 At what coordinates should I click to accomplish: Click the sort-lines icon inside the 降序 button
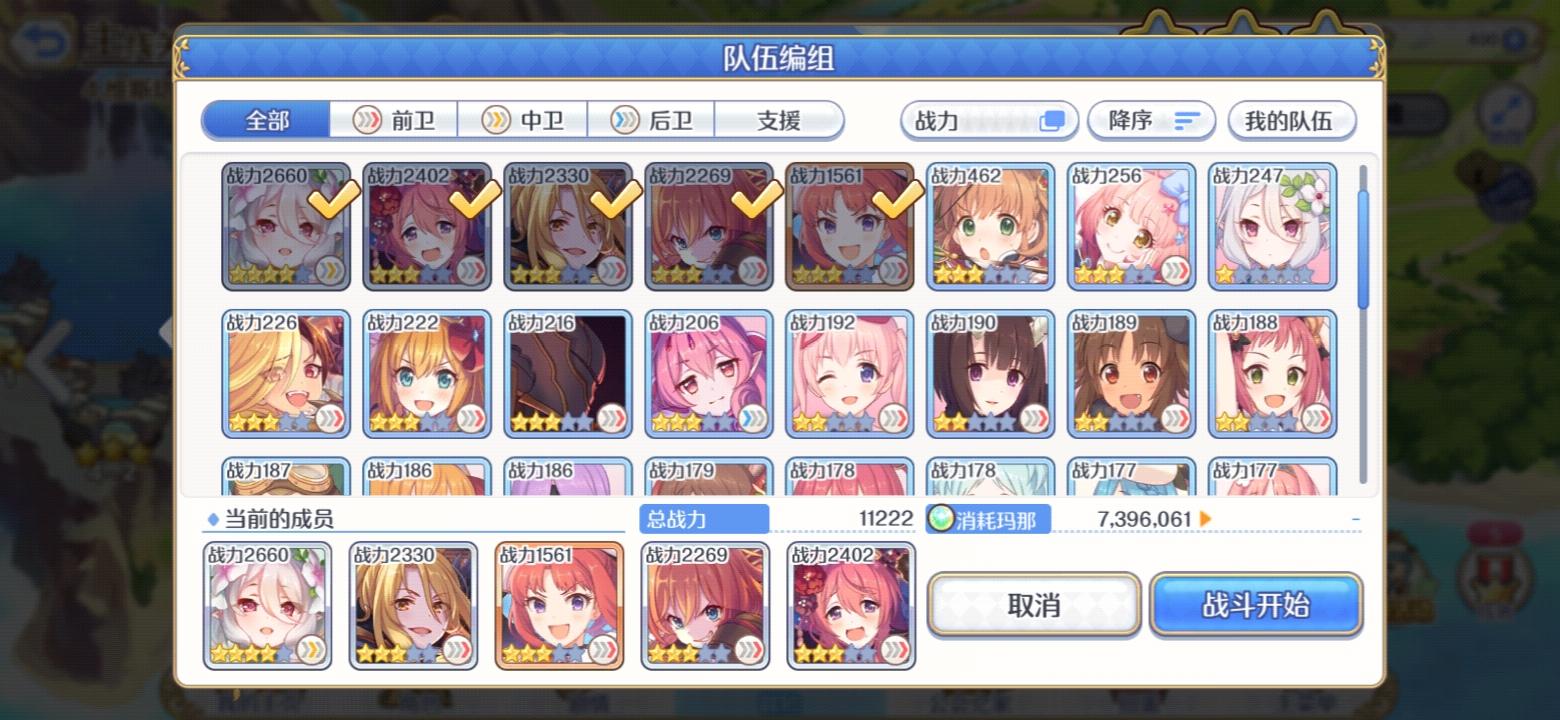tap(1186, 120)
